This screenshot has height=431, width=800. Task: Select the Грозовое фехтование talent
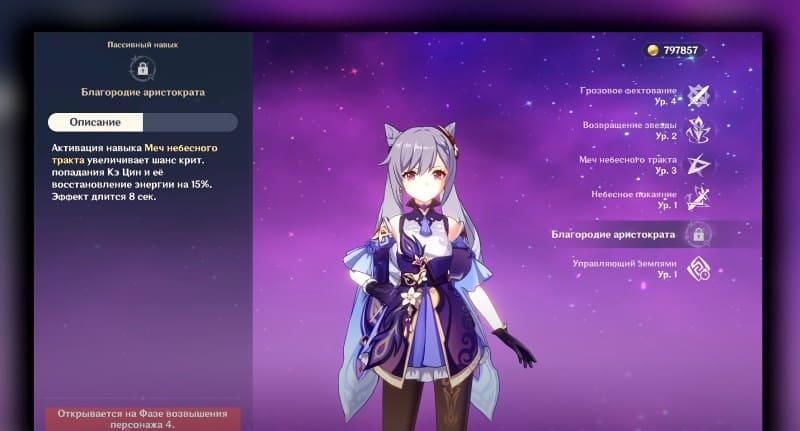(x=698, y=95)
